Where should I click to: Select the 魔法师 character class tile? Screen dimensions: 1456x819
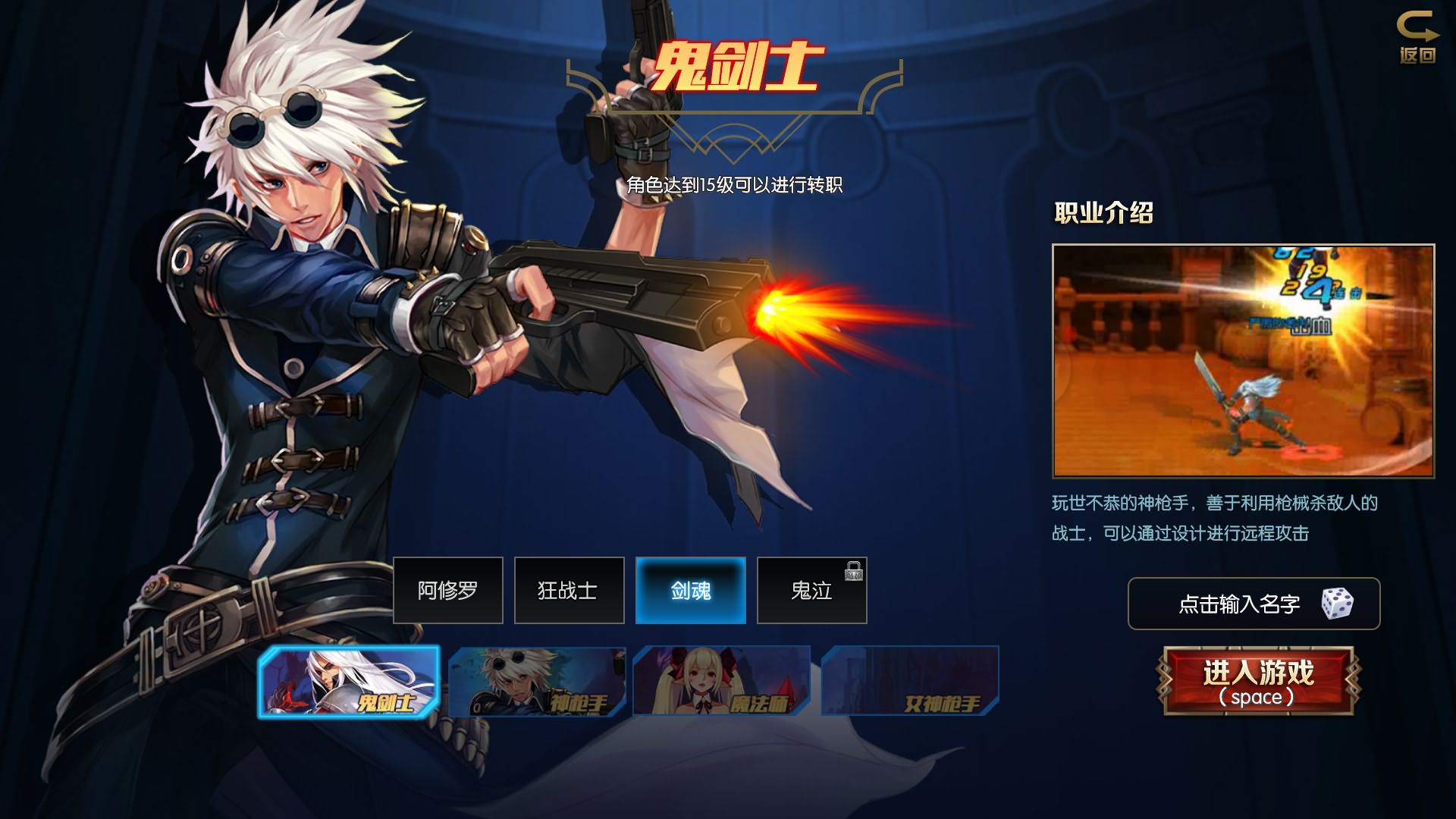(721, 681)
